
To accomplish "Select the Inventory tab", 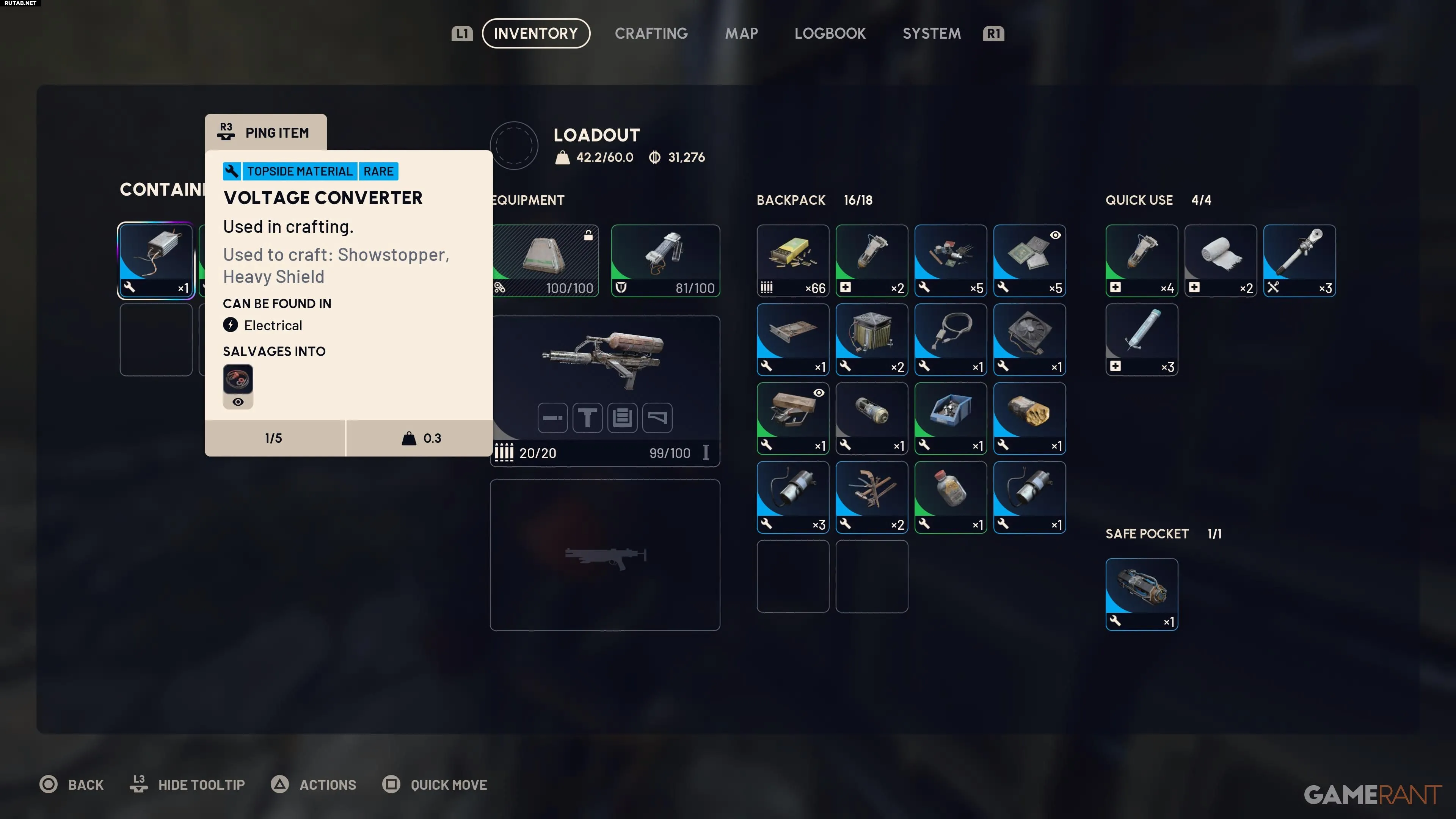I will (535, 33).
